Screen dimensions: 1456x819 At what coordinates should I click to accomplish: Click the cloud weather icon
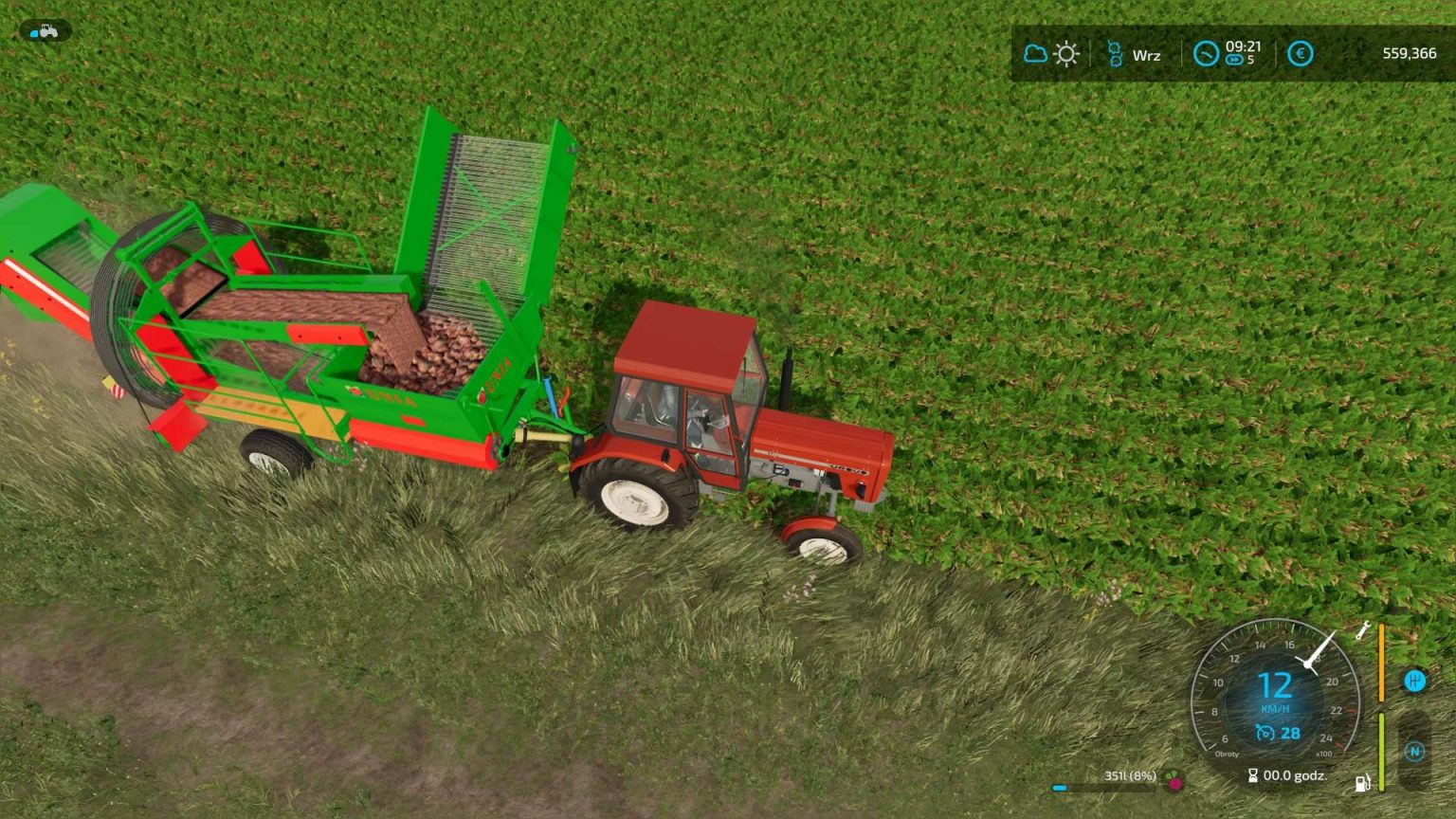tap(1036, 53)
